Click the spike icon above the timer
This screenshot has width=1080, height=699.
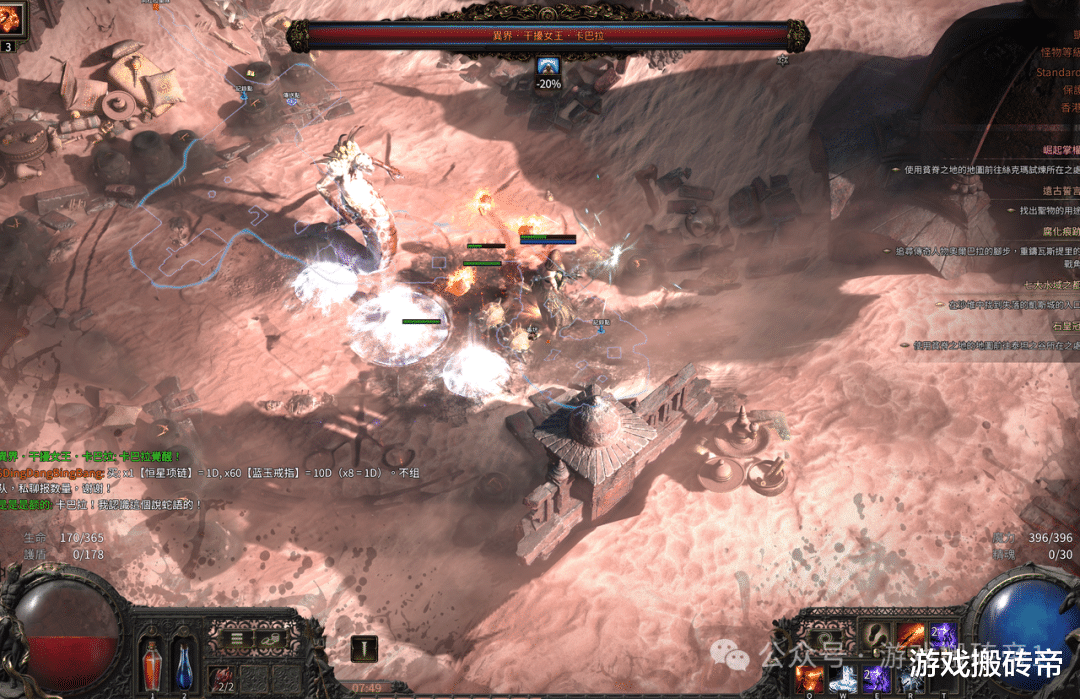tap(364, 648)
